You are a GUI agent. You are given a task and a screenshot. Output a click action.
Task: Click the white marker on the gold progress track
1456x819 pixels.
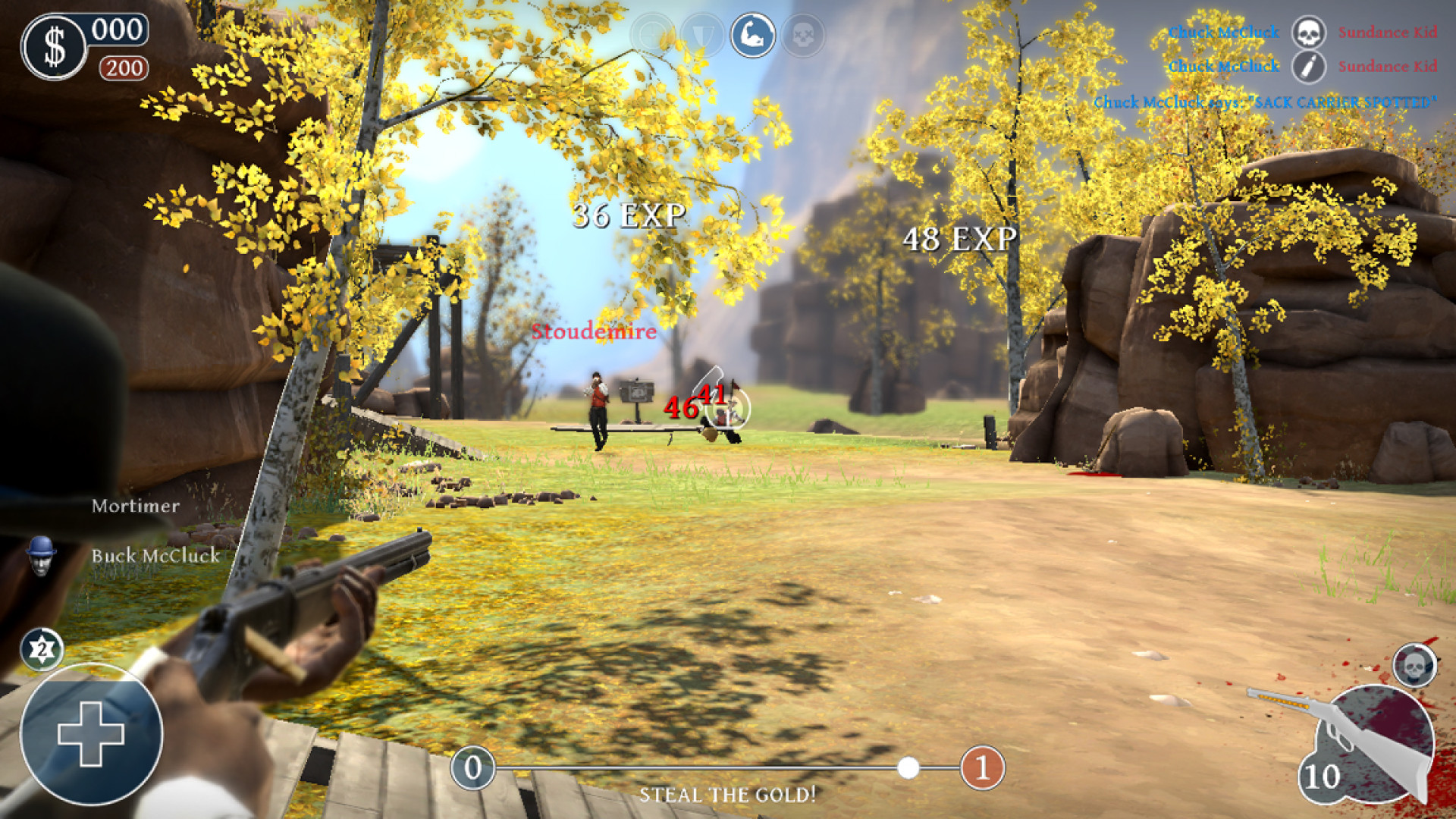tap(908, 768)
